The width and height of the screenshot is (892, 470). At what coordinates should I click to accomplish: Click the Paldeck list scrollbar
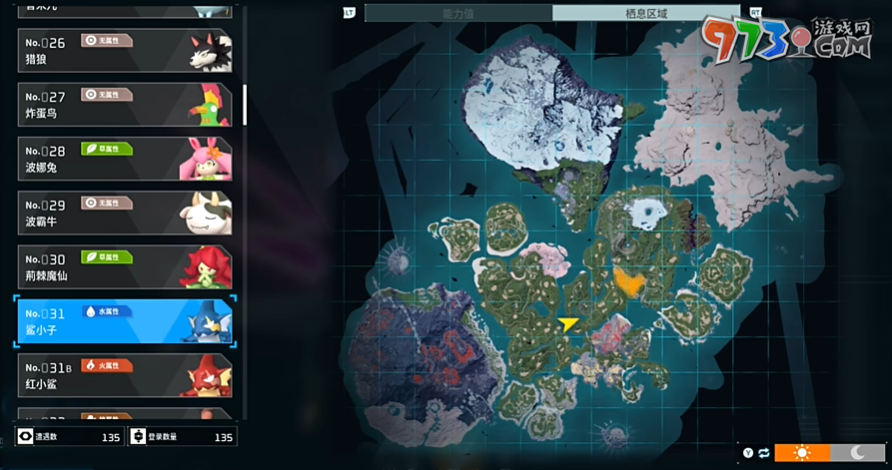(245, 104)
